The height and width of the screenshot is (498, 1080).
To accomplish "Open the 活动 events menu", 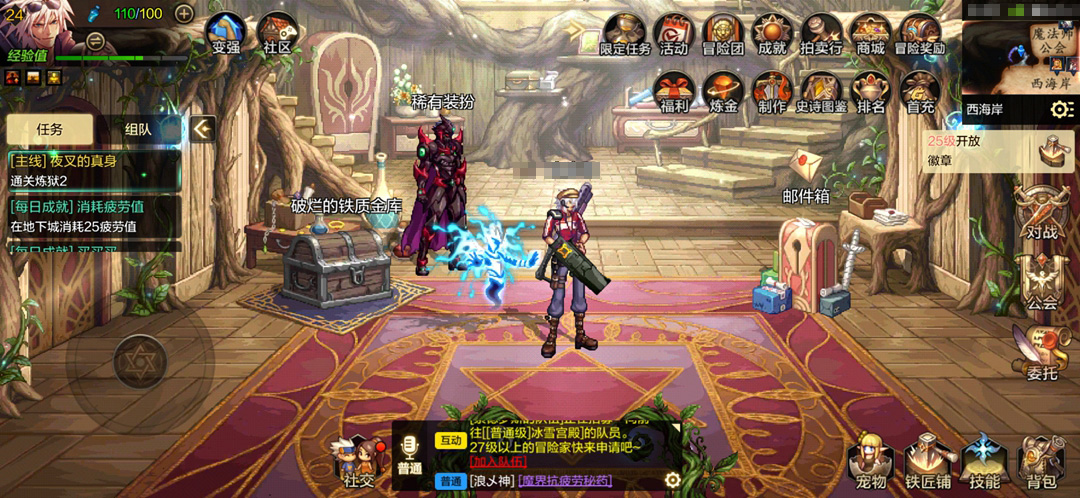I will pyautogui.click(x=674, y=33).
